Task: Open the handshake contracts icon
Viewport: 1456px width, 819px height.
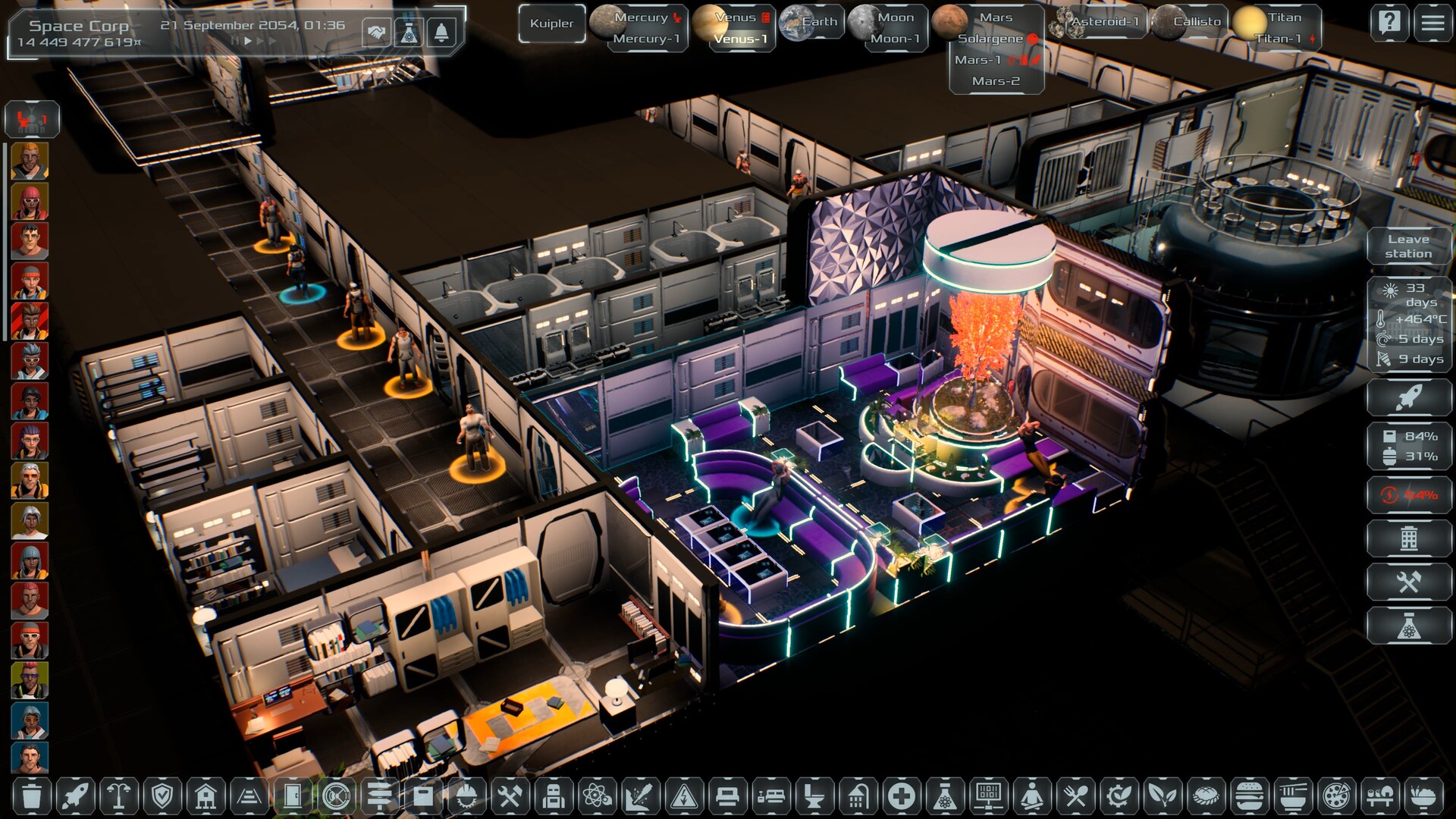Action: (x=376, y=33)
